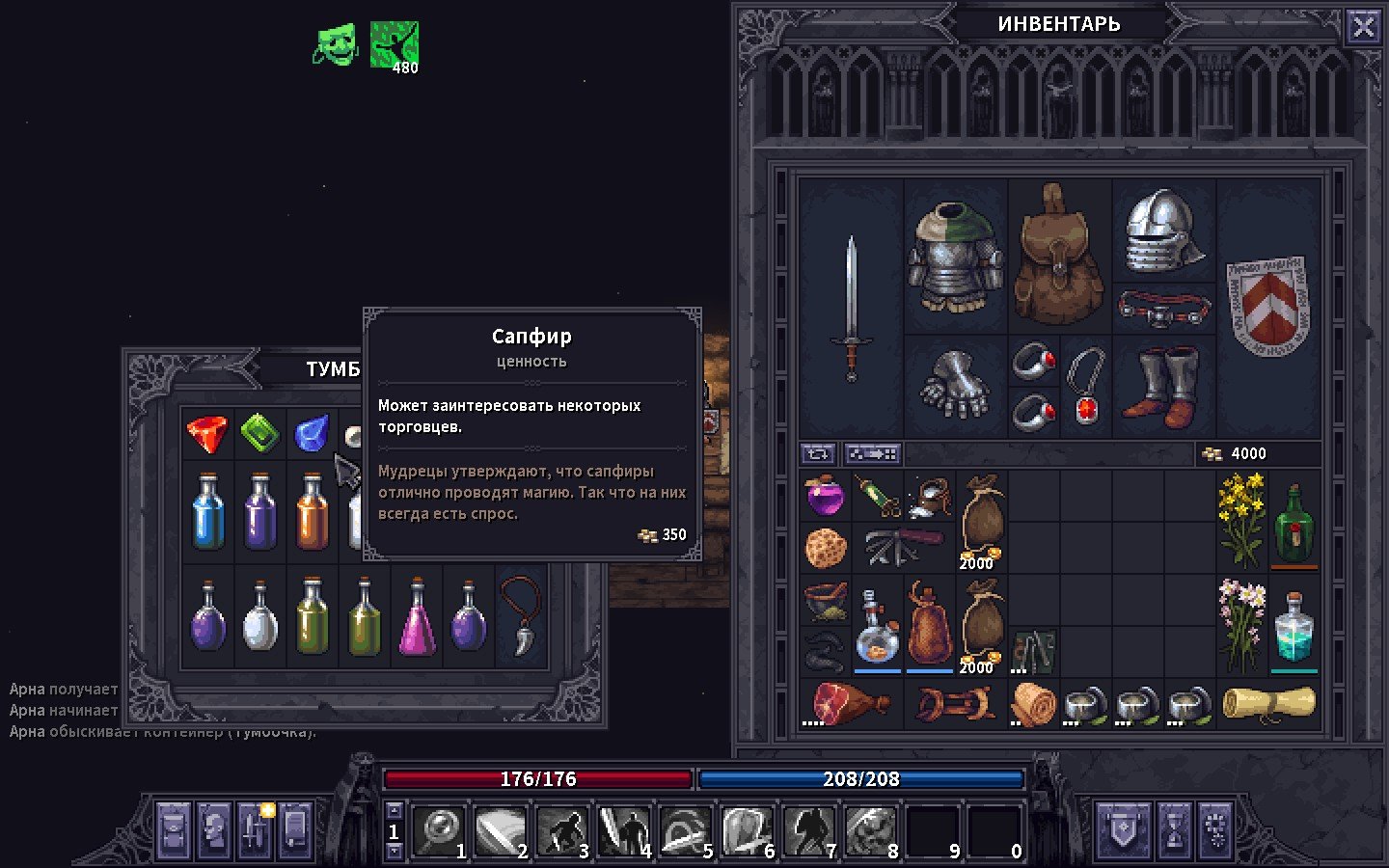1389x868 pixels.
Task: Pick the green emerald gem
Action: point(259,434)
